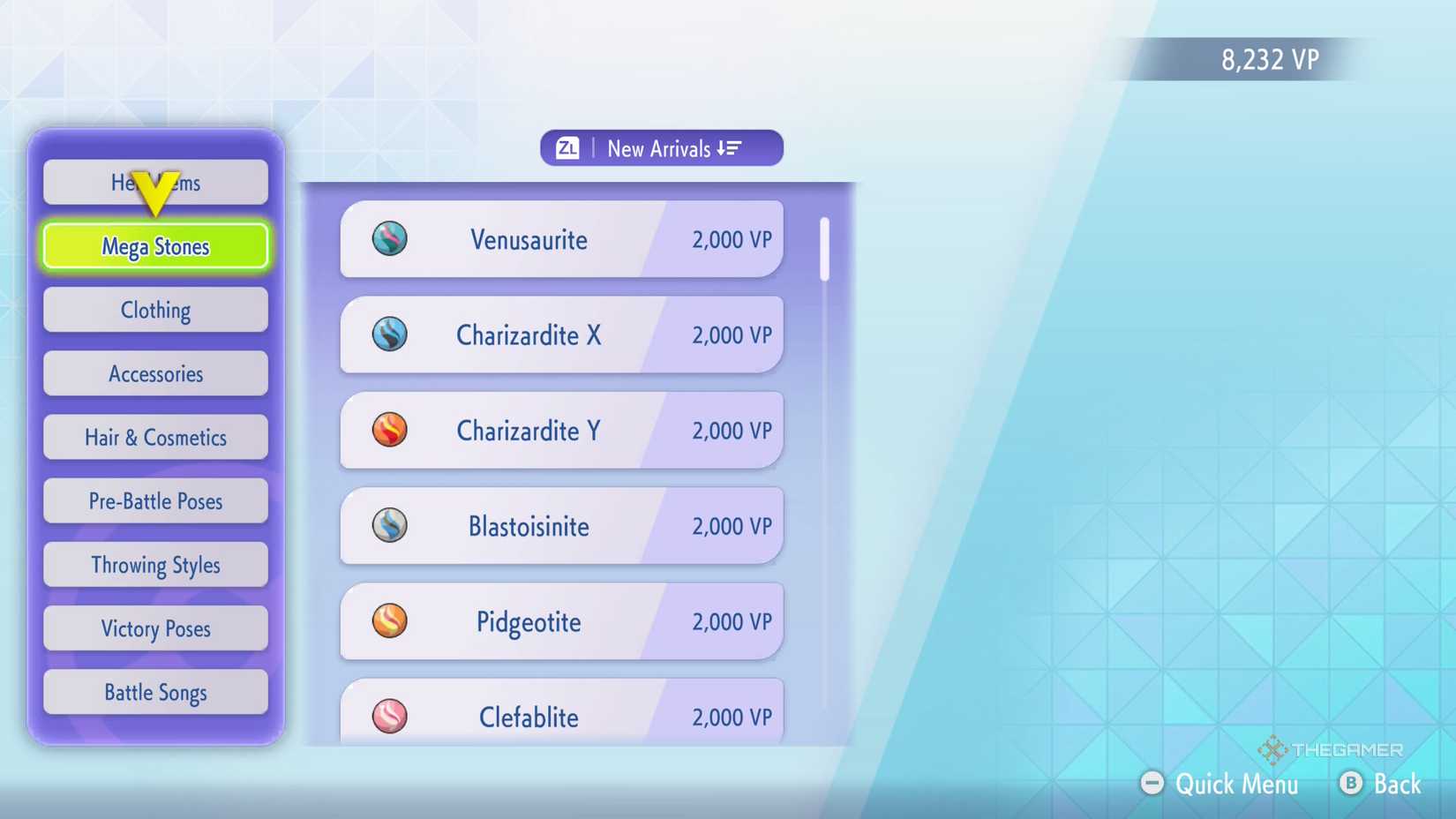Buy Venusaurite for 2,000 VP
This screenshot has height=819, width=1456.
[x=560, y=239]
